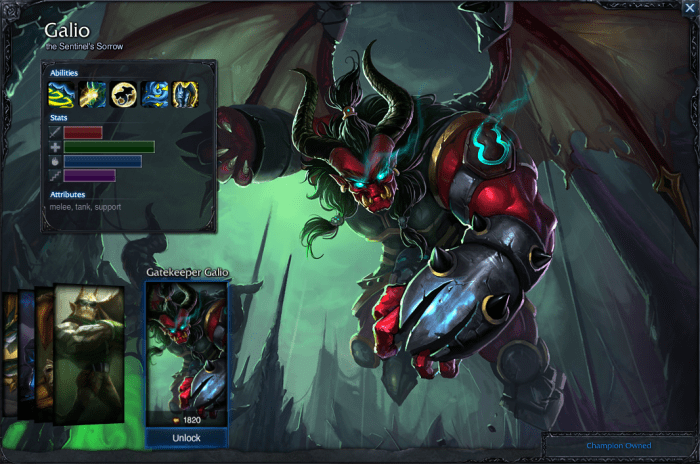The image size is (700, 464).
Task: Open the blue swirl with stars ability
Action: 154,94
